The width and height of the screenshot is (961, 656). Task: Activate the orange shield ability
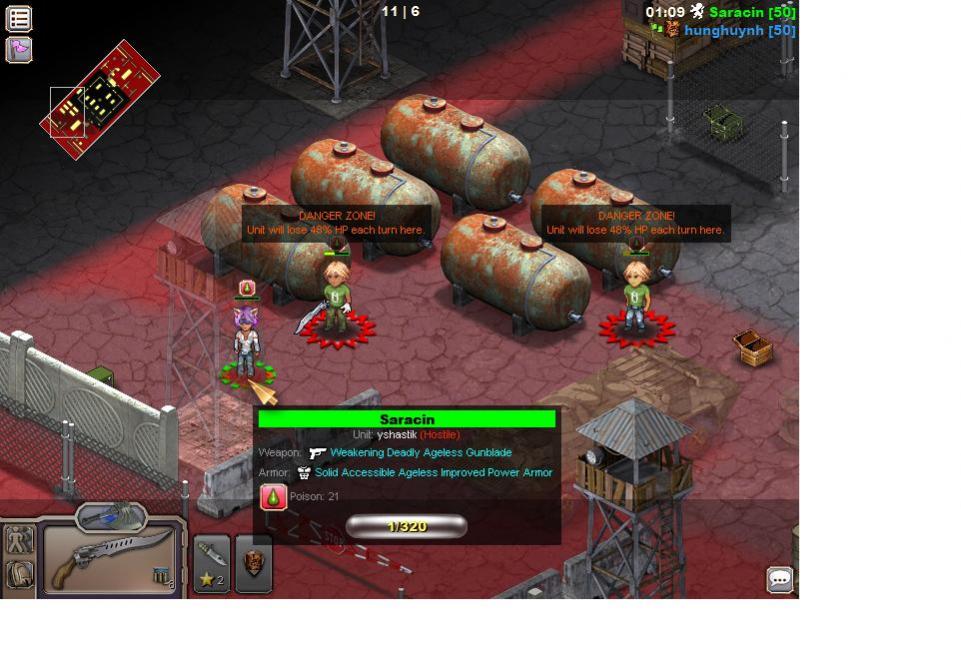[x=254, y=563]
